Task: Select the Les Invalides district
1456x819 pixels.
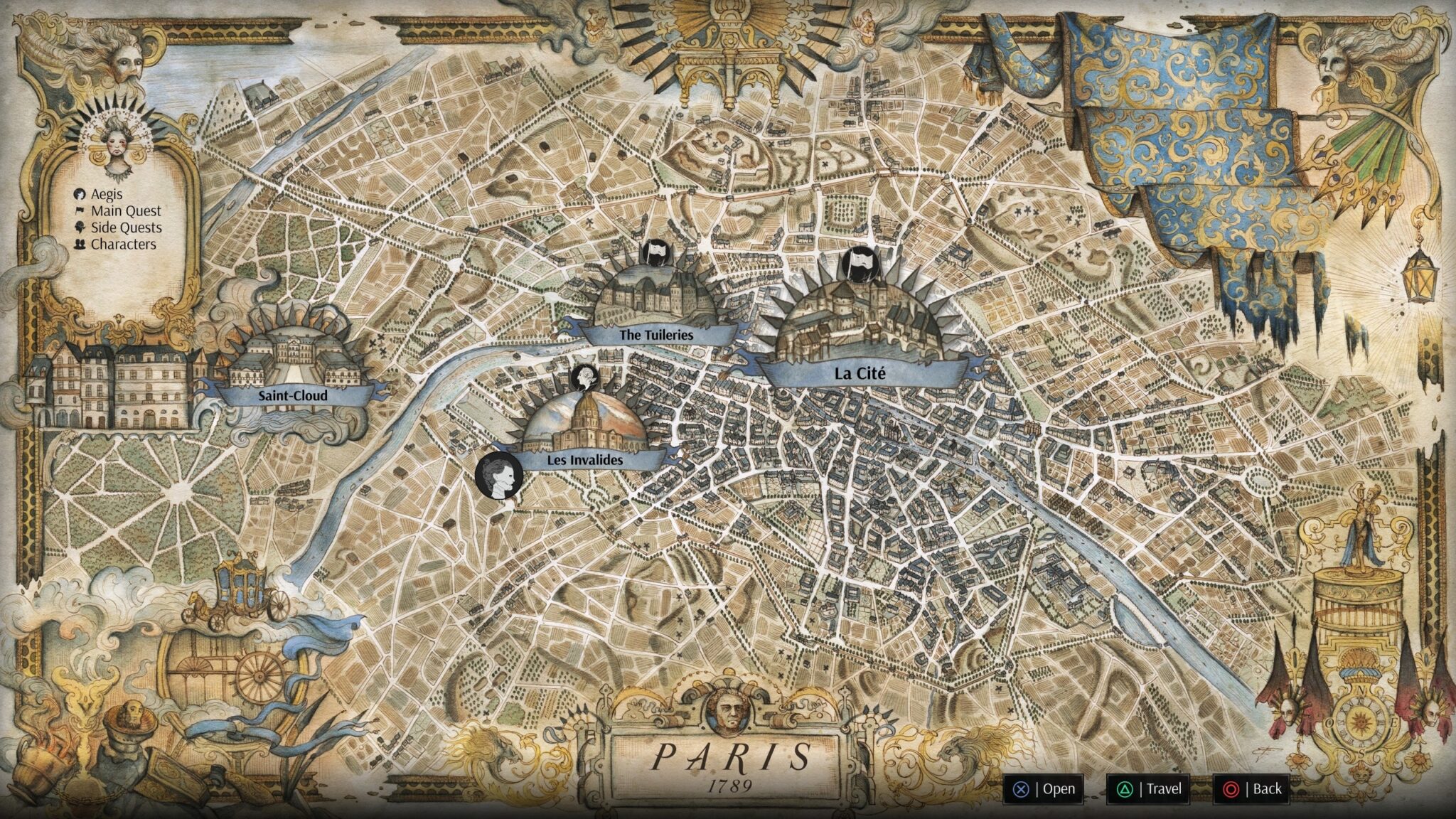Action: pos(584,460)
